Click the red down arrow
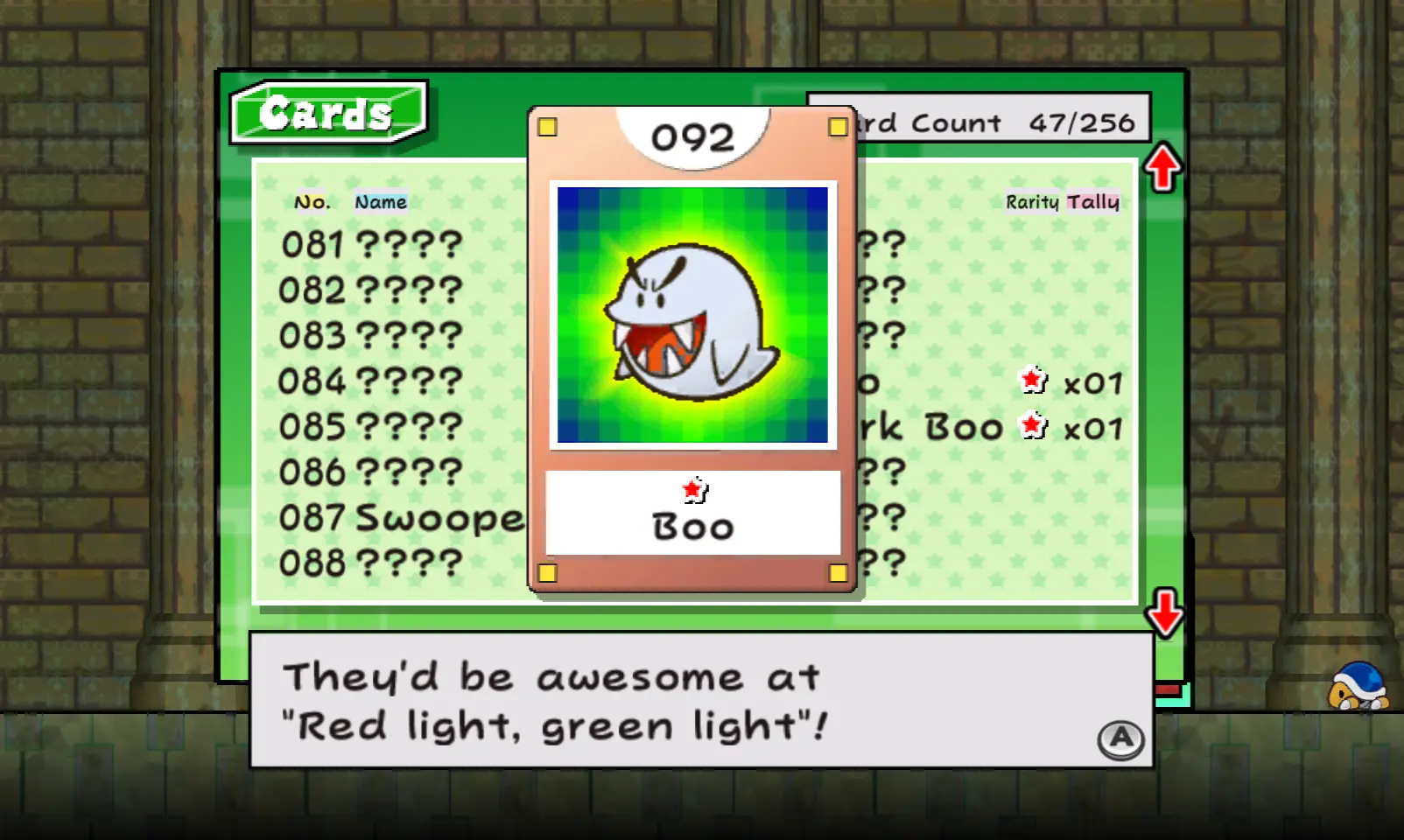Viewport: 1404px width, 840px height. click(x=1163, y=612)
